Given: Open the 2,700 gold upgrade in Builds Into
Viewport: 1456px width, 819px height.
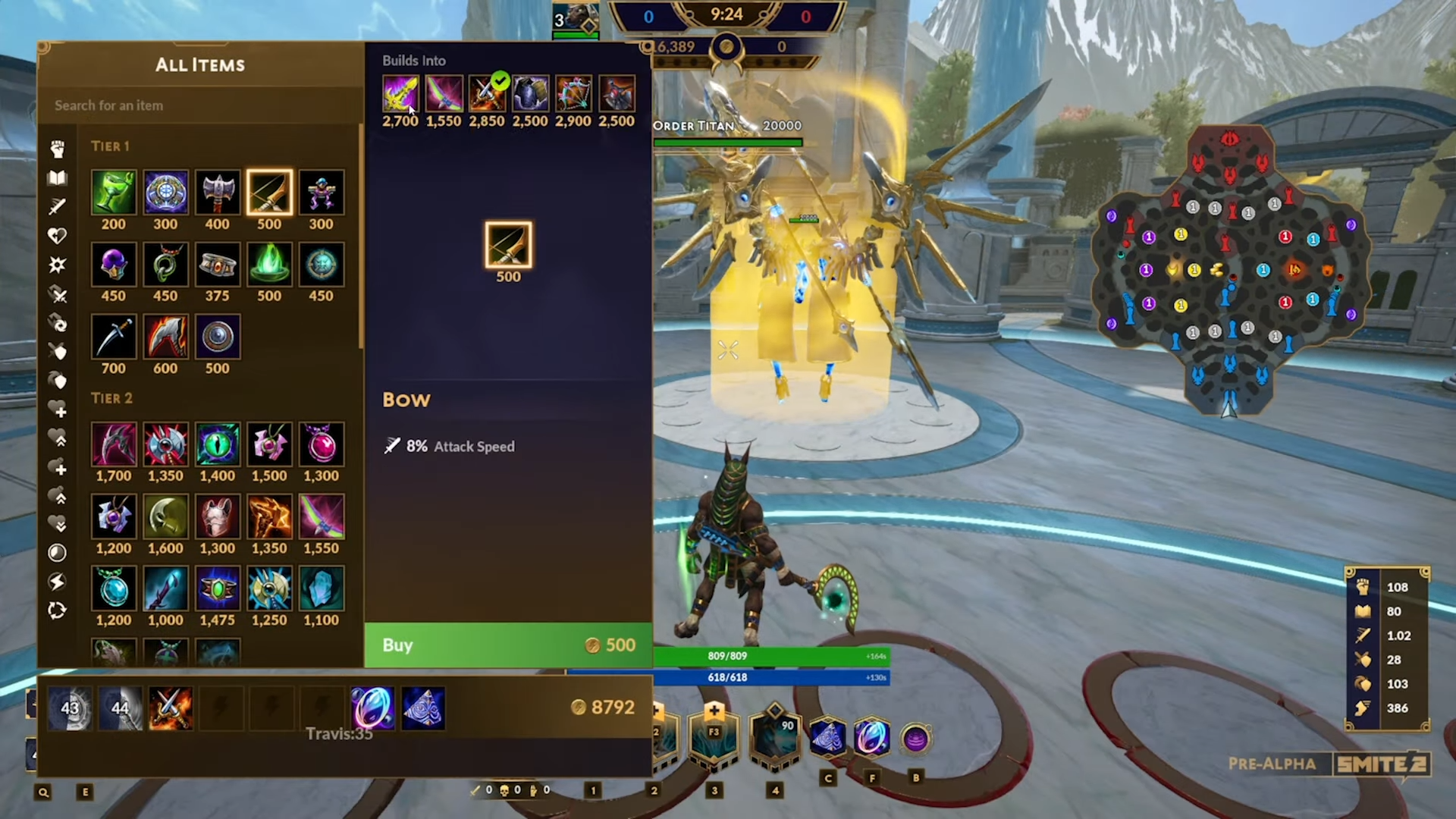Looking at the screenshot, I should [400, 94].
